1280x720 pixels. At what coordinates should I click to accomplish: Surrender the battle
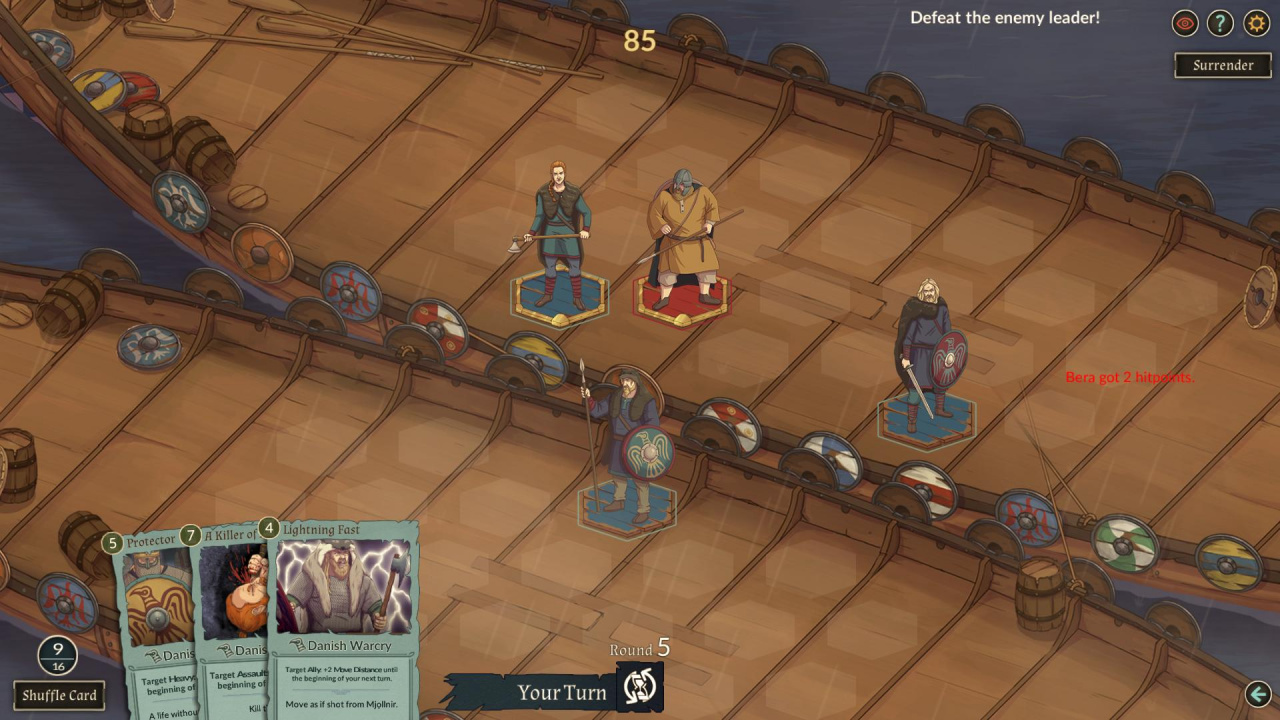click(1222, 65)
